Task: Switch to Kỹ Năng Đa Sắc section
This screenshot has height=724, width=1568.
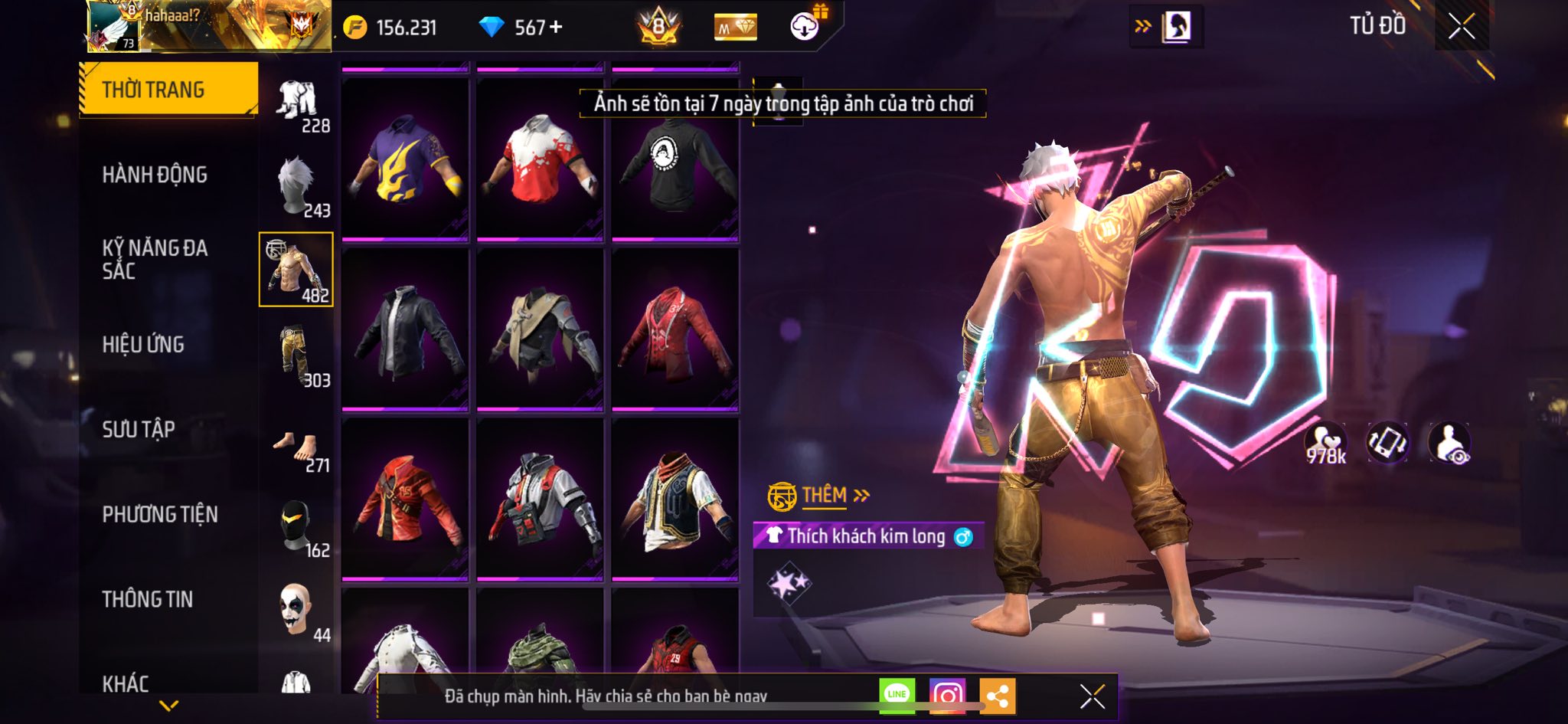Action: [x=155, y=259]
